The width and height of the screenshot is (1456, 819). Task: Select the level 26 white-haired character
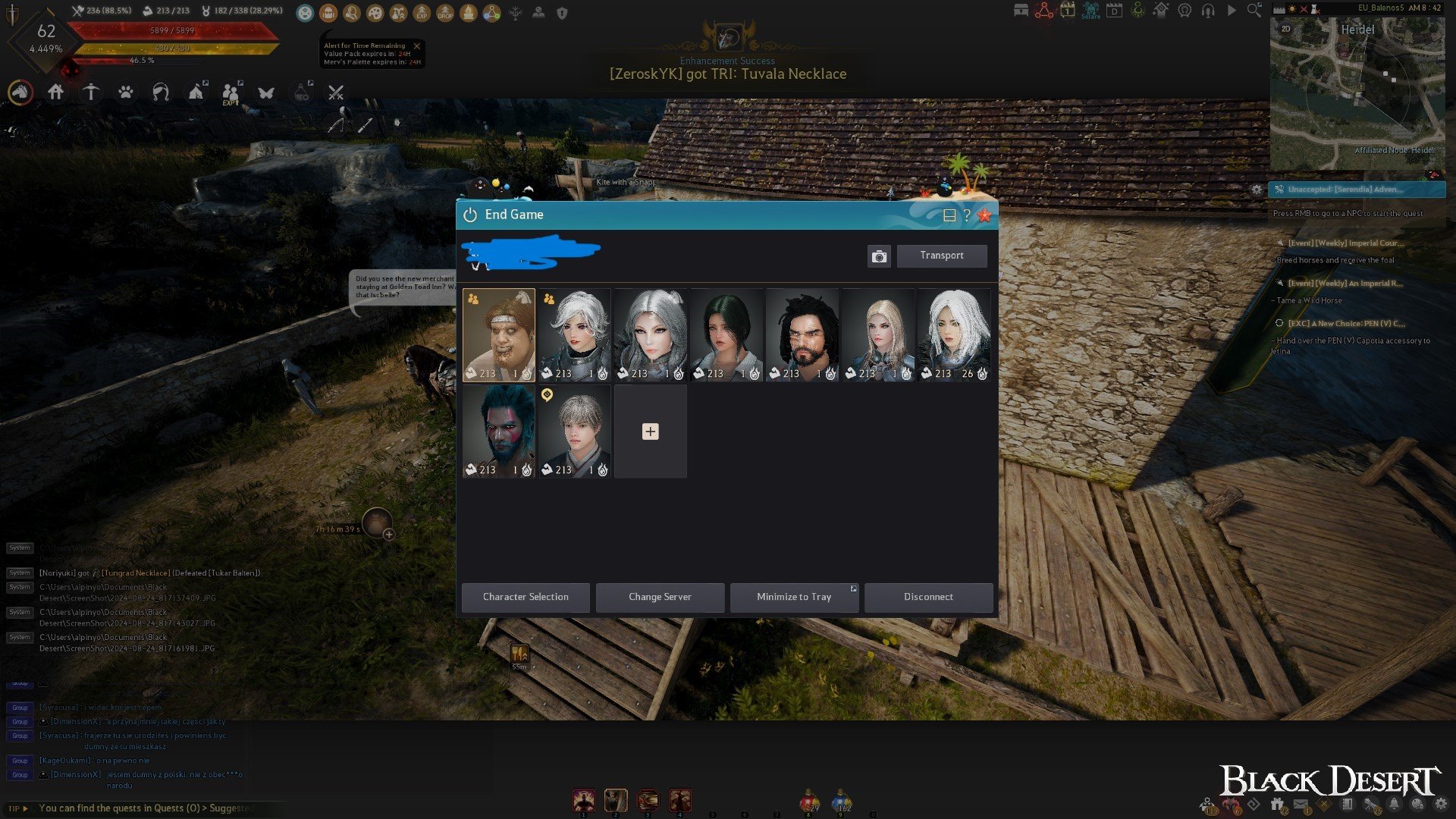[x=953, y=334]
